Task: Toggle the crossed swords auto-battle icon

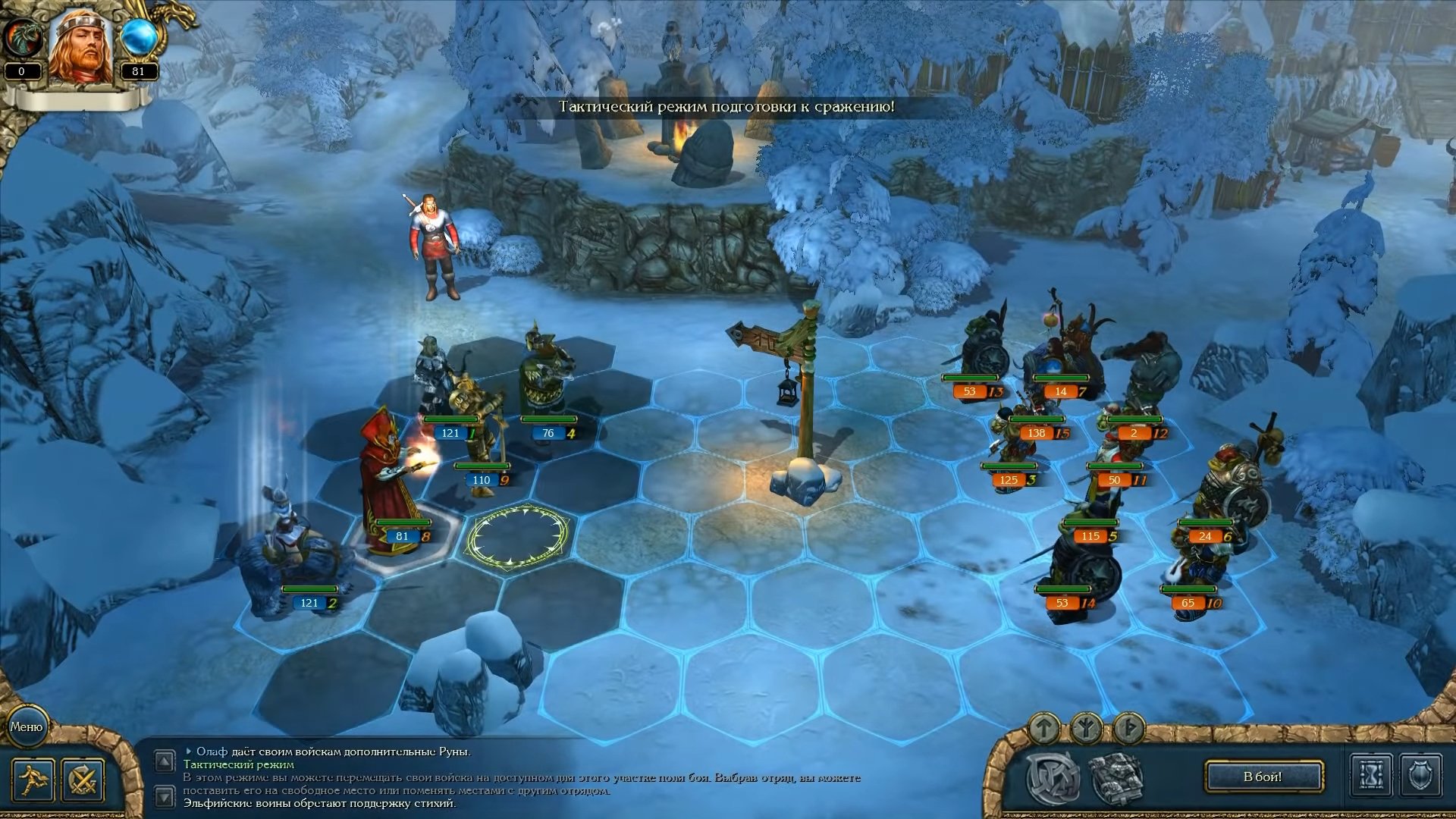Action: 83,780
